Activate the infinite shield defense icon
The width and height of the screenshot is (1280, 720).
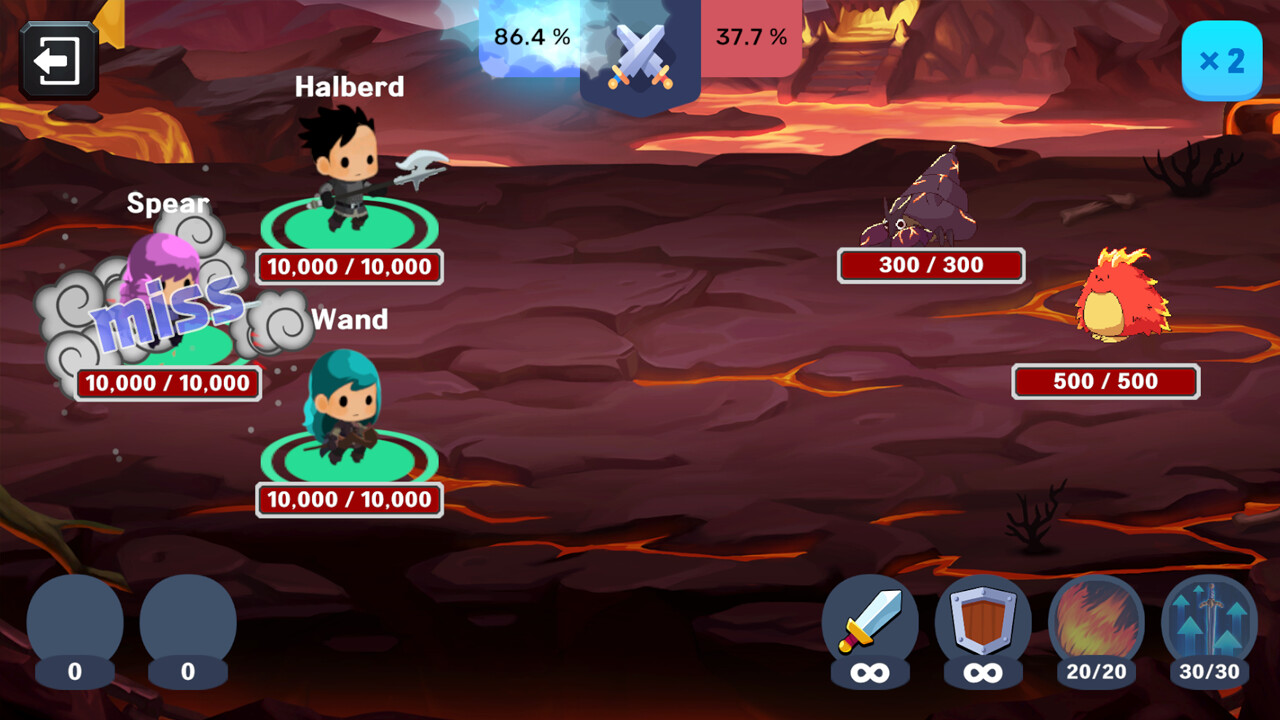pos(983,627)
